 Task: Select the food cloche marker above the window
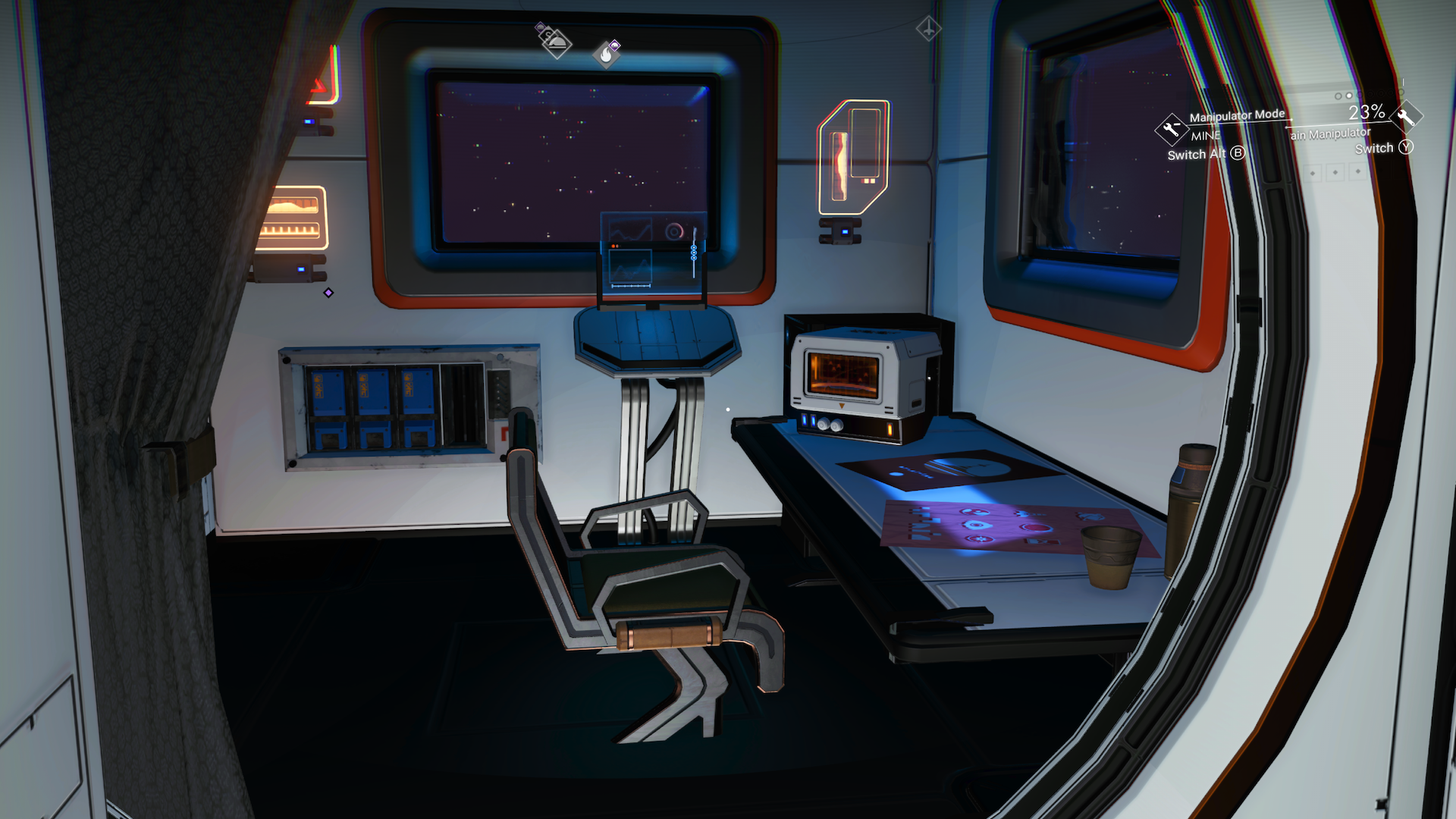[557, 45]
